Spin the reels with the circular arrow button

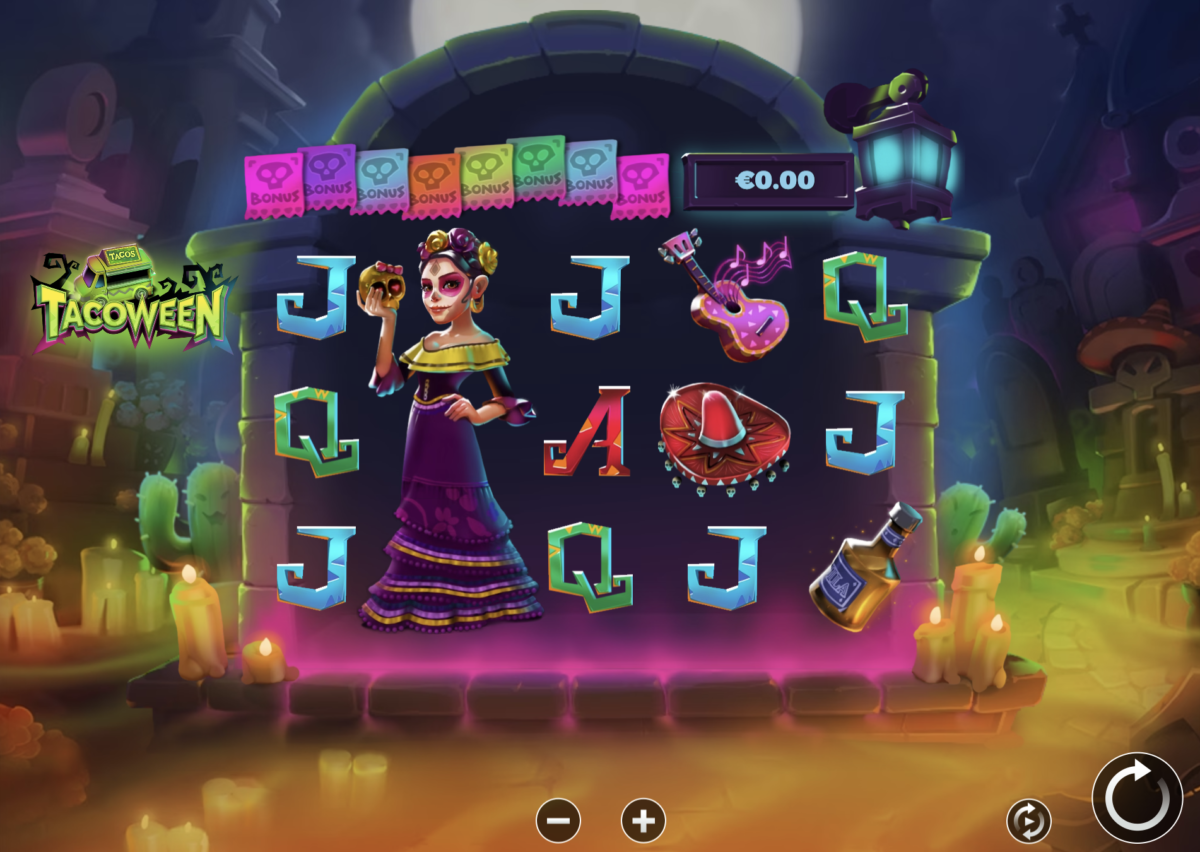click(1137, 798)
